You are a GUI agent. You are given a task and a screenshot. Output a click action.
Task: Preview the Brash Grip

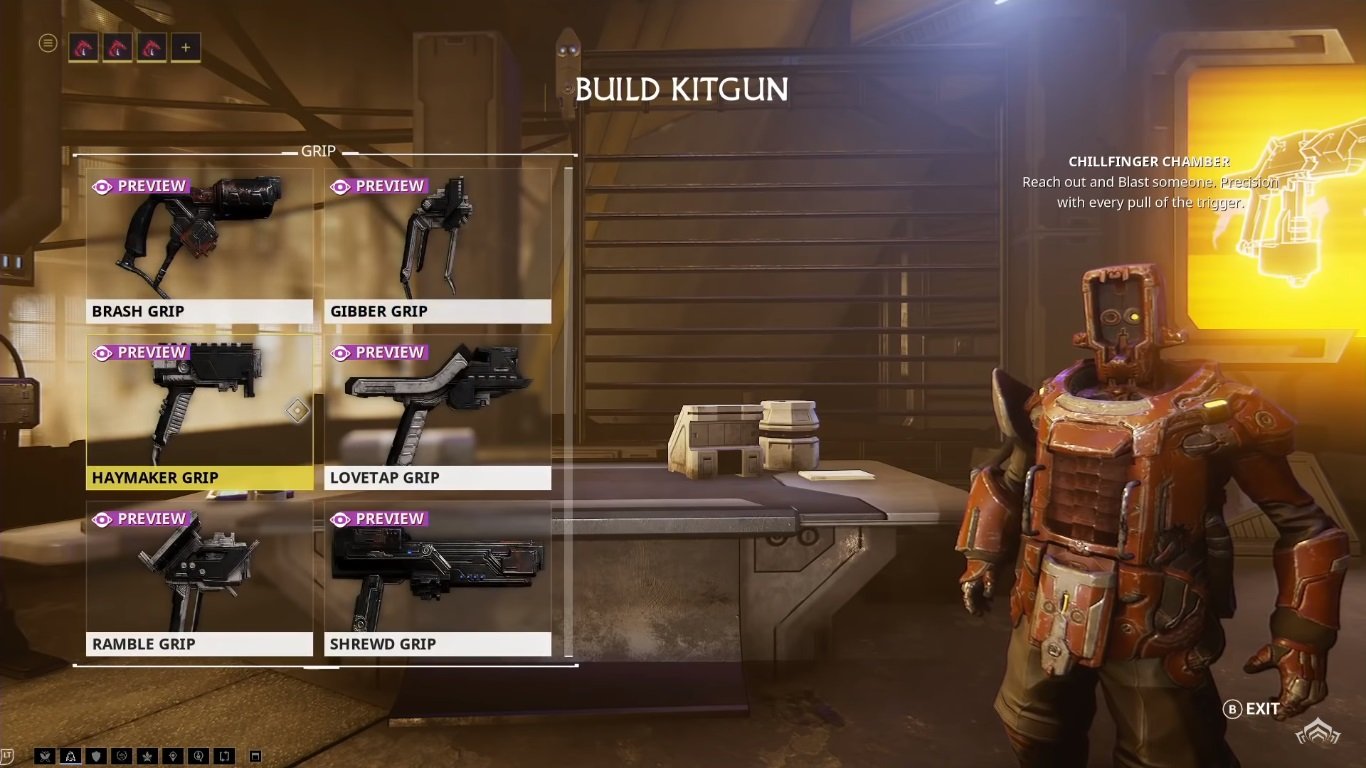[x=139, y=186]
